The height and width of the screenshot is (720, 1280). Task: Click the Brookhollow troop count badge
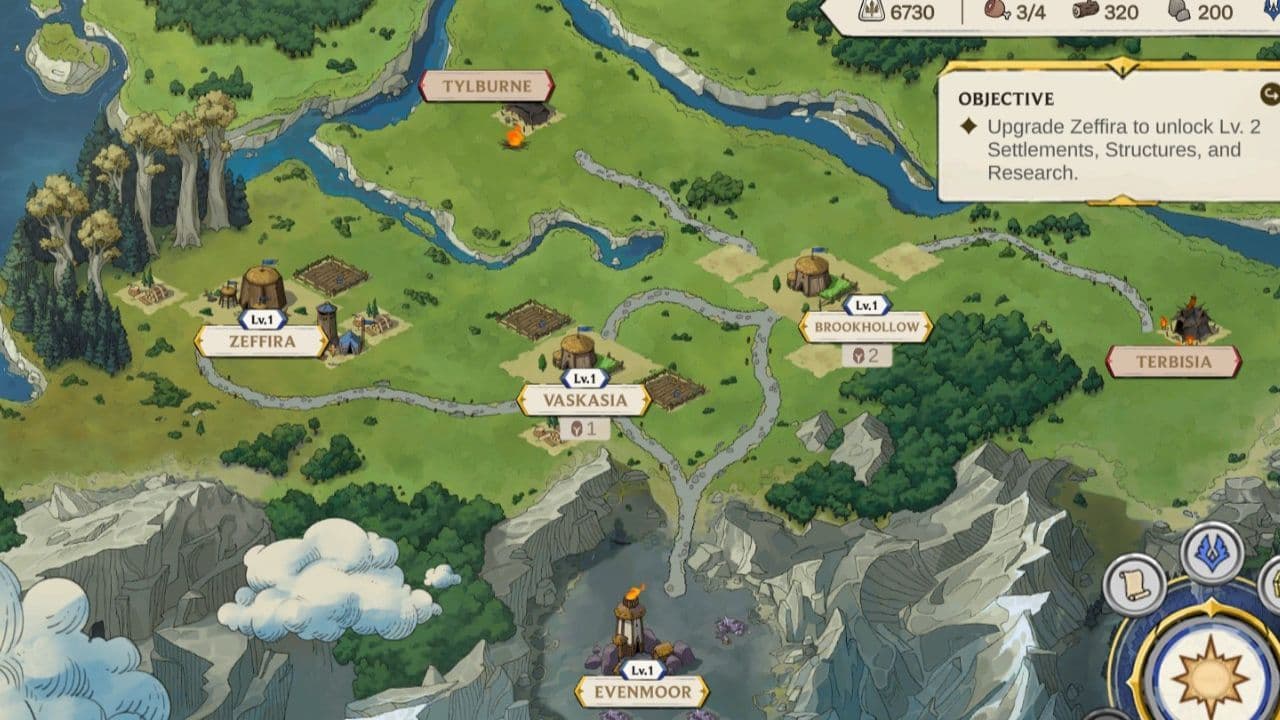pos(866,355)
